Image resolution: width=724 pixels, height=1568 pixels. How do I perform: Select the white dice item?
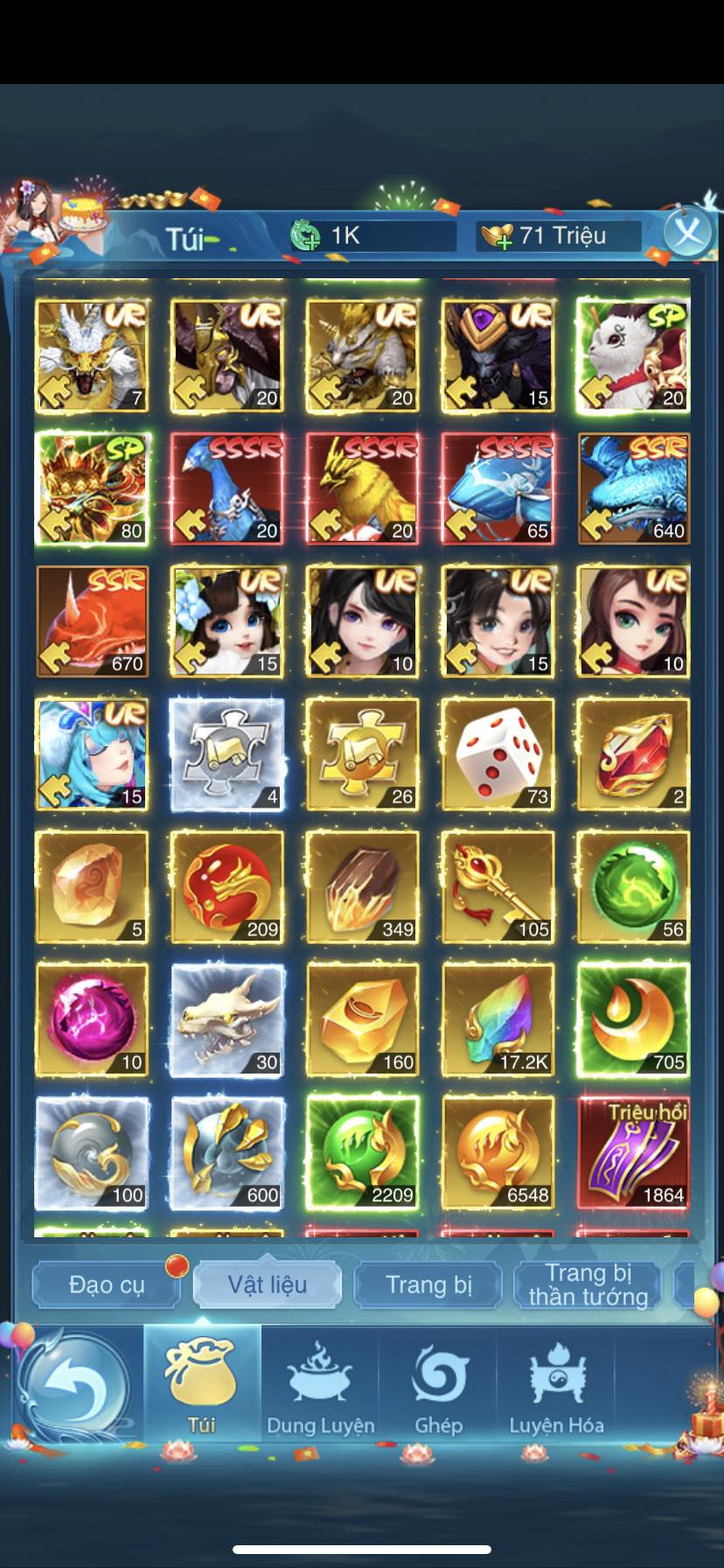pyautogui.click(x=498, y=754)
